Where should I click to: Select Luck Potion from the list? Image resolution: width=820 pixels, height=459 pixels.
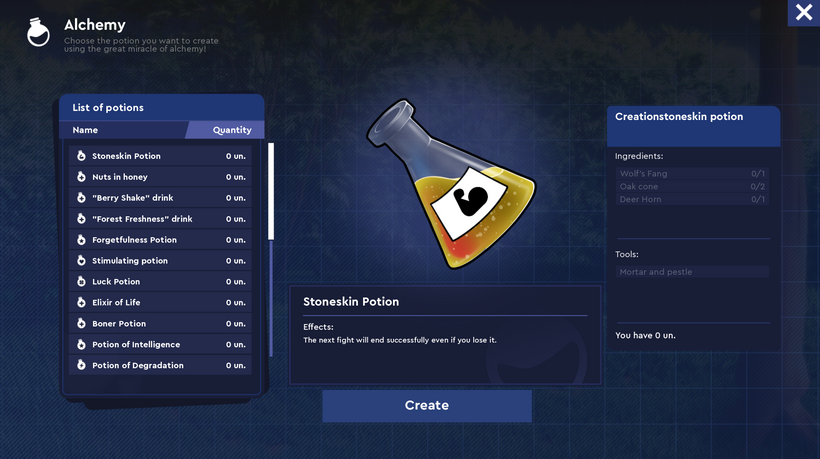tap(160, 282)
